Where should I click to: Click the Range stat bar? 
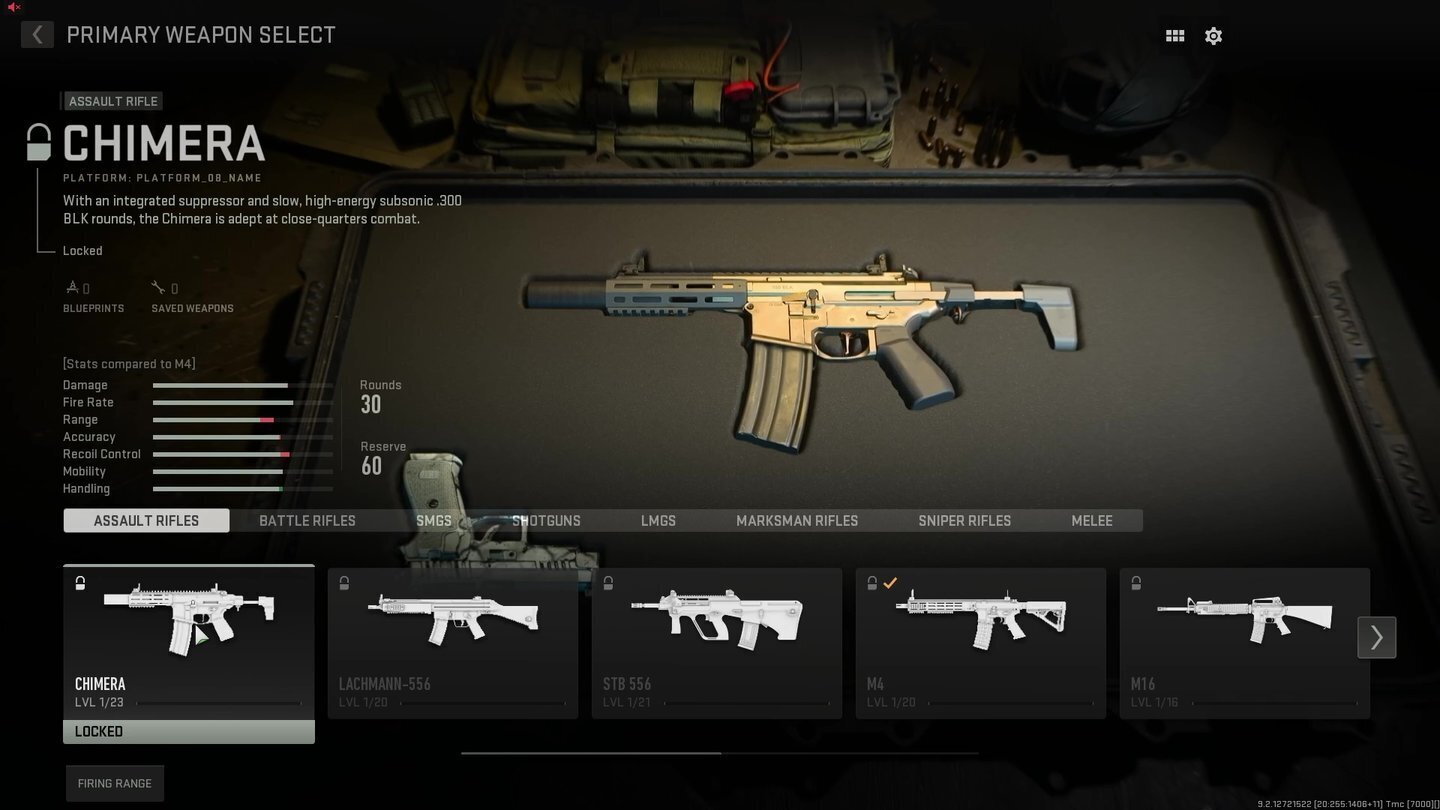pos(242,420)
